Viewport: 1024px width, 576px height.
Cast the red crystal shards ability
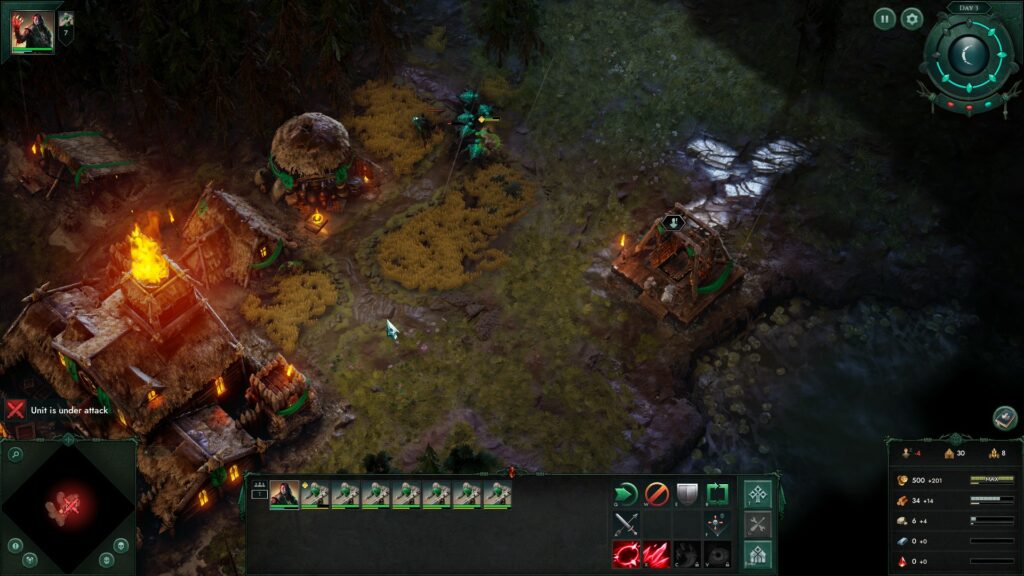pos(656,554)
